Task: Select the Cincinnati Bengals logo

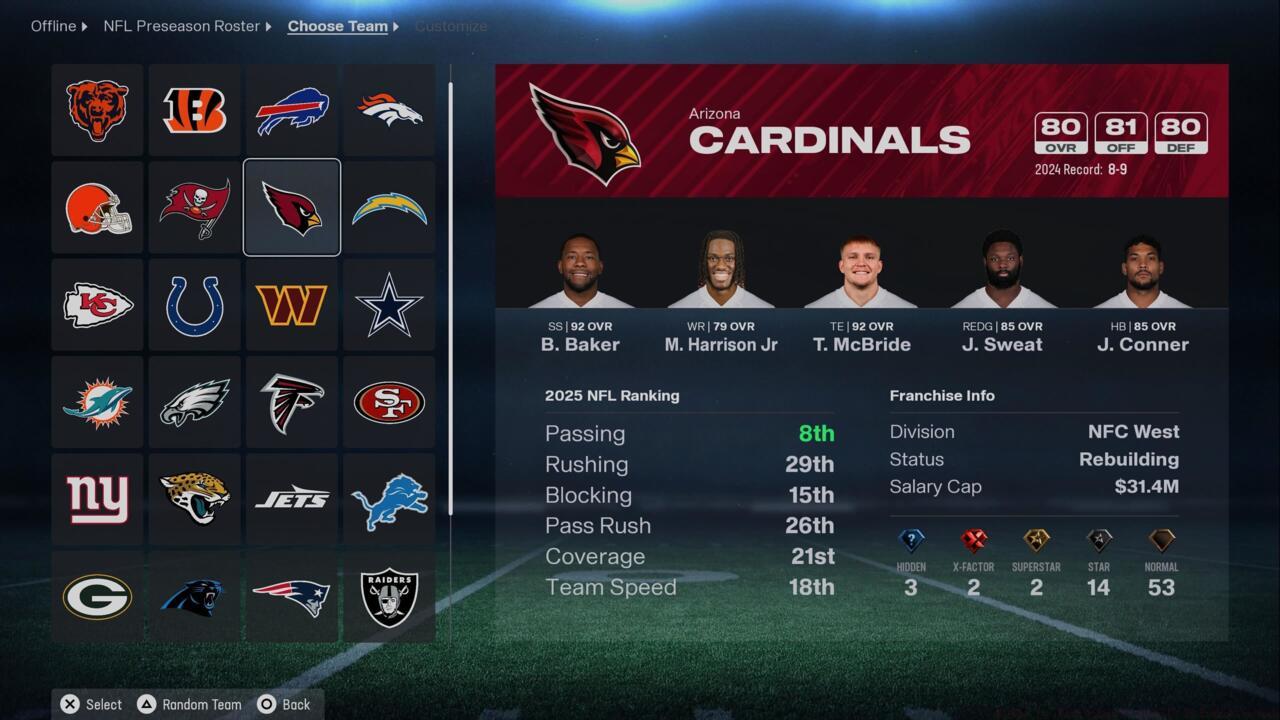Action: (194, 110)
